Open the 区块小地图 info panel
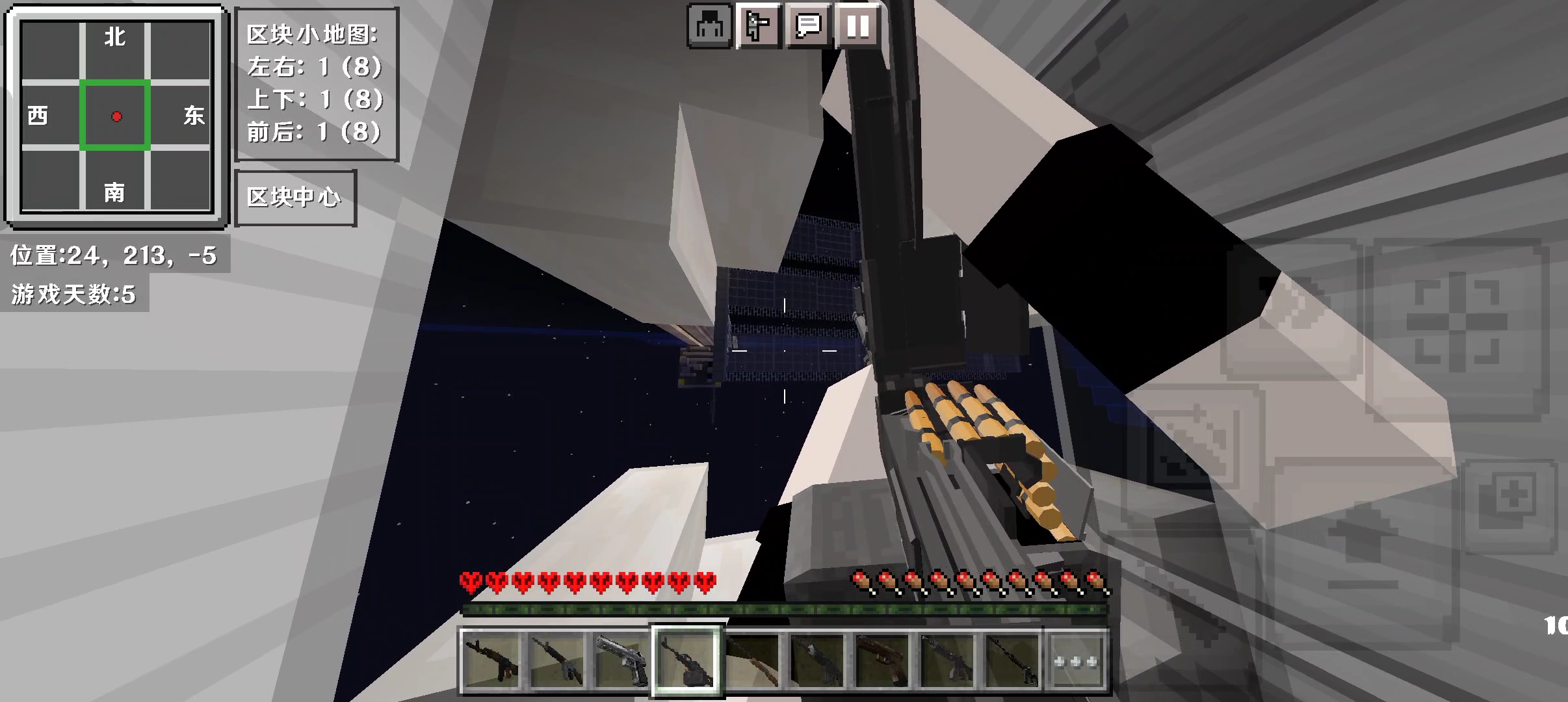This screenshot has height=702, width=1568. point(316,84)
